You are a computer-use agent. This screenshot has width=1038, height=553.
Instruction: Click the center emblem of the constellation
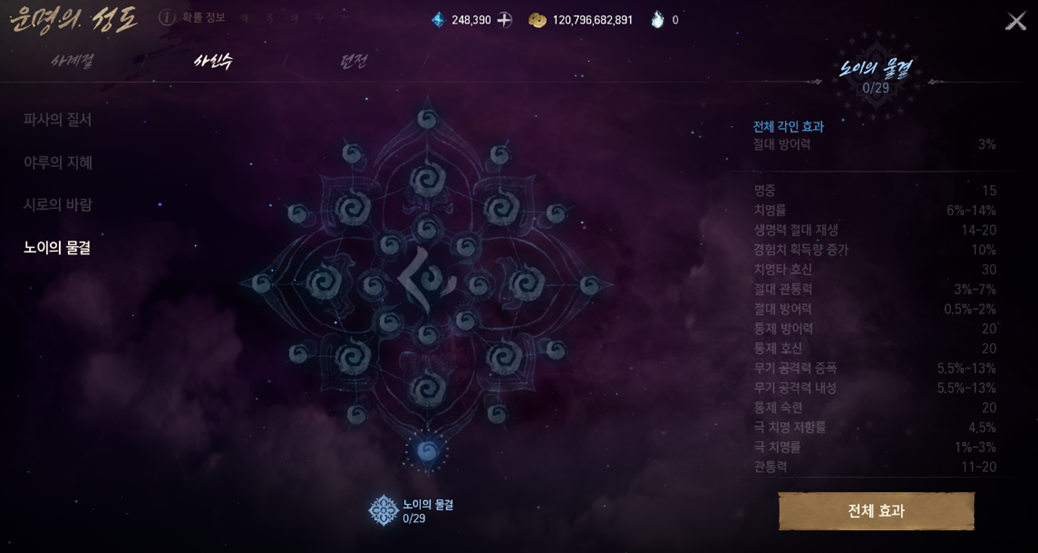[428, 283]
